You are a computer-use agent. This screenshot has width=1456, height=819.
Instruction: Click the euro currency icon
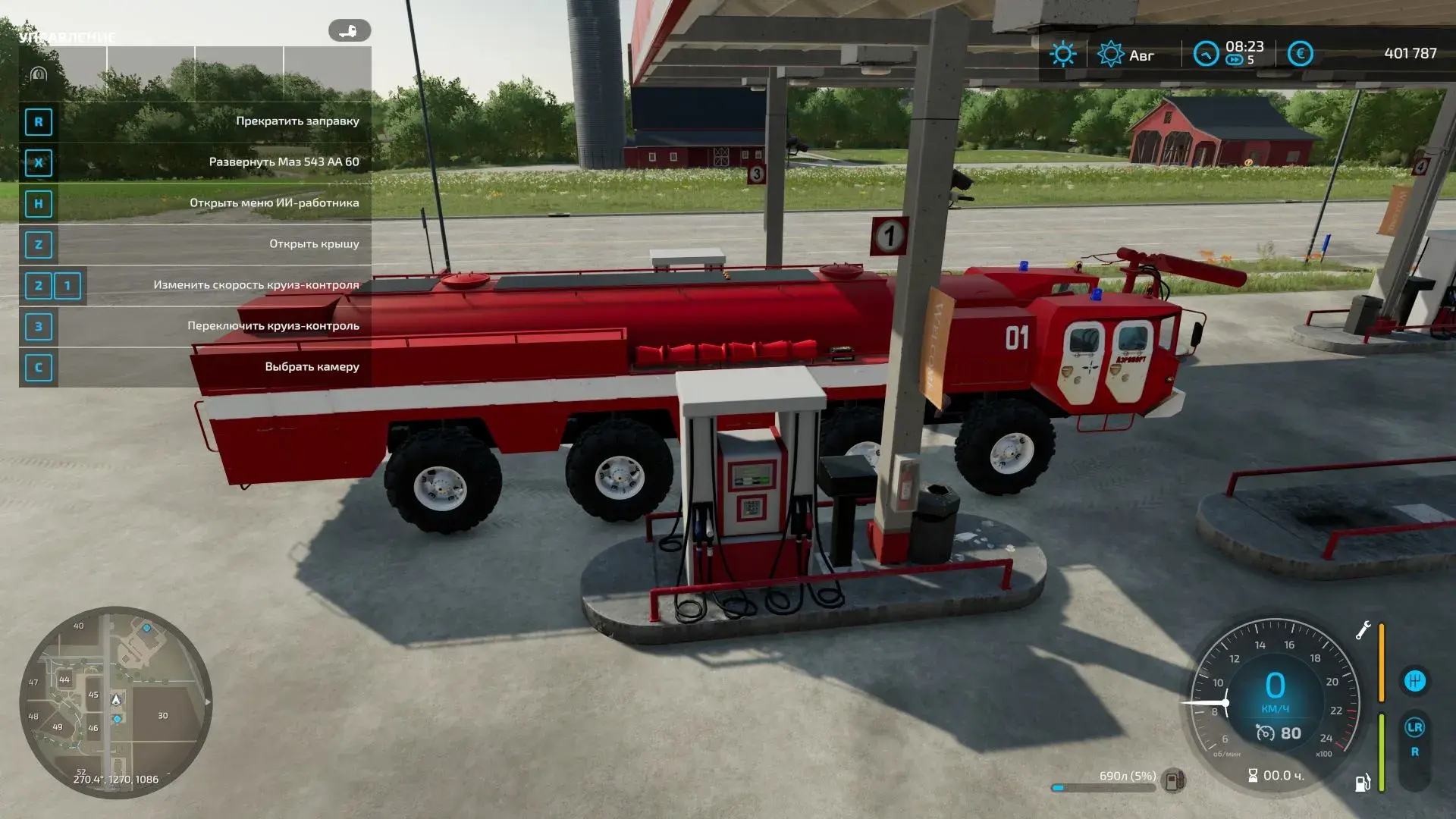click(1300, 54)
